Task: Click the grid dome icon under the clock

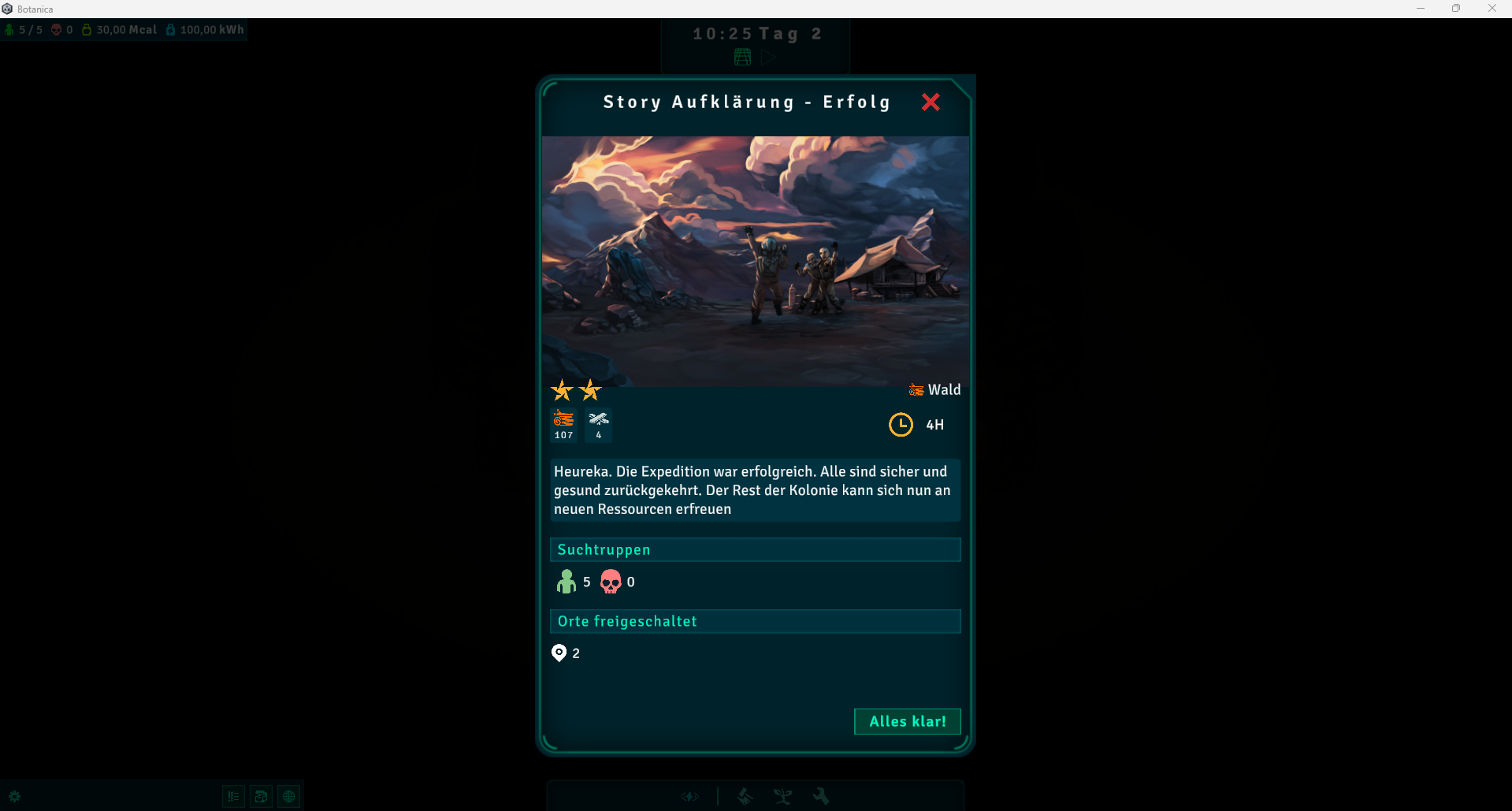Action: point(742,57)
